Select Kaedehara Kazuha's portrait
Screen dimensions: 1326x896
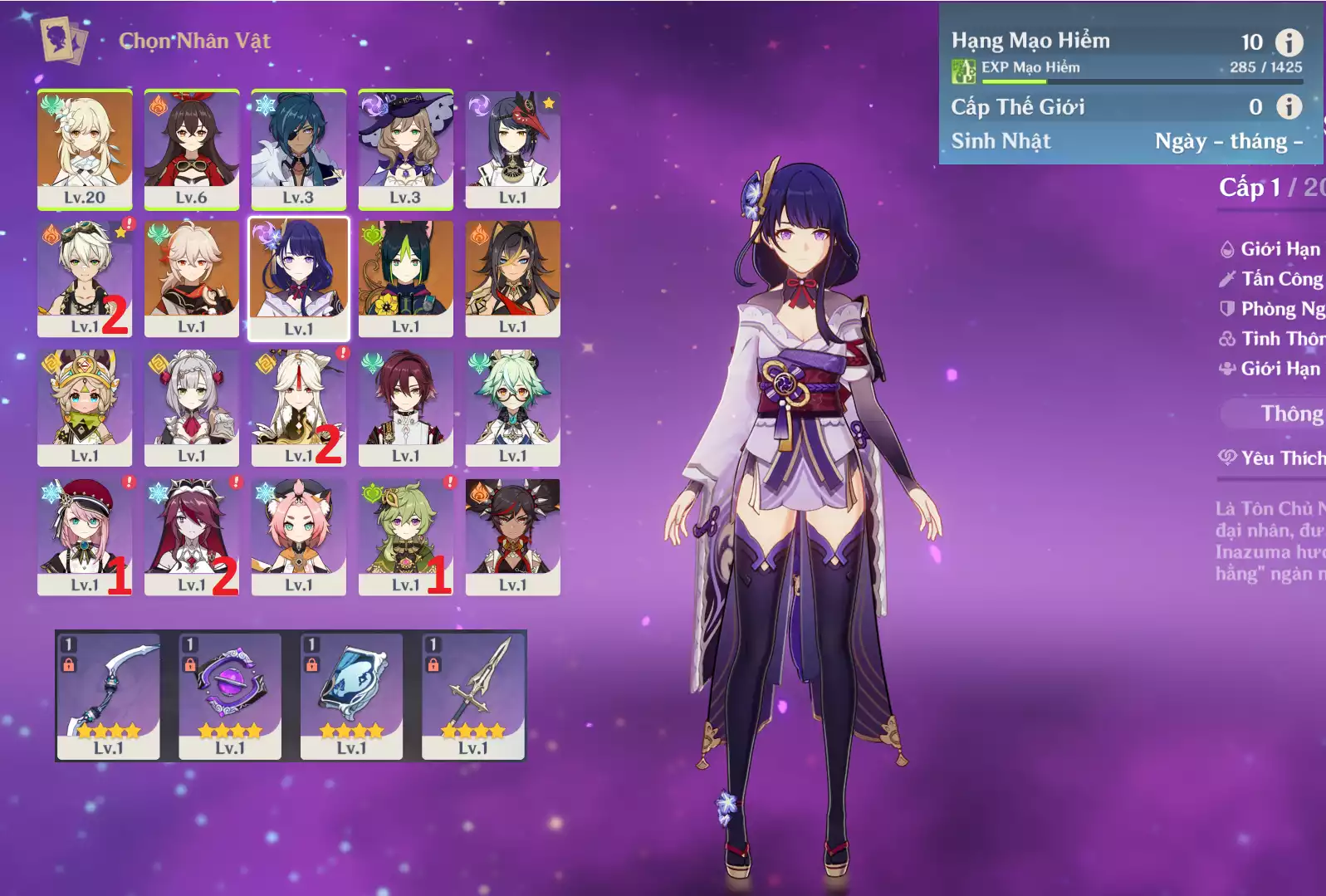[x=192, y=277]
